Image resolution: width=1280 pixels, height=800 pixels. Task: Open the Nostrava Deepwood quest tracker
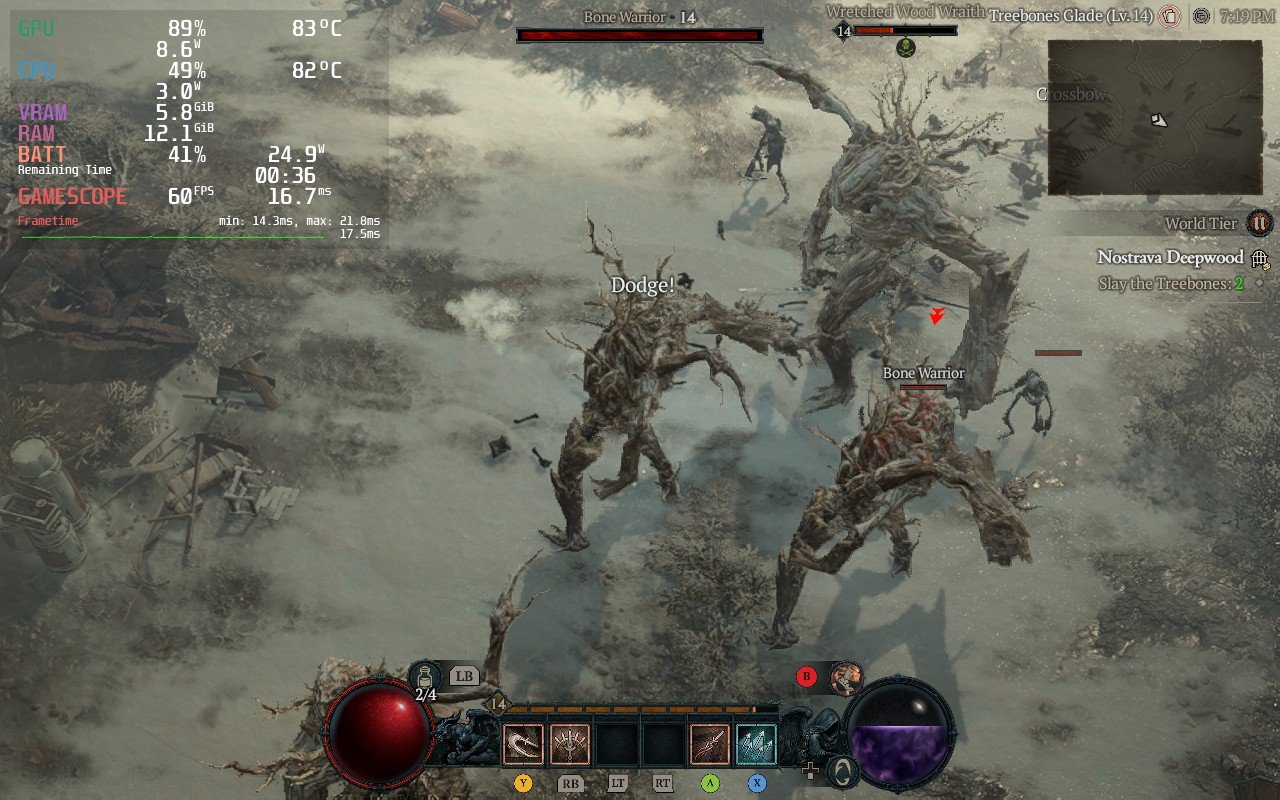pos(1170,258)
